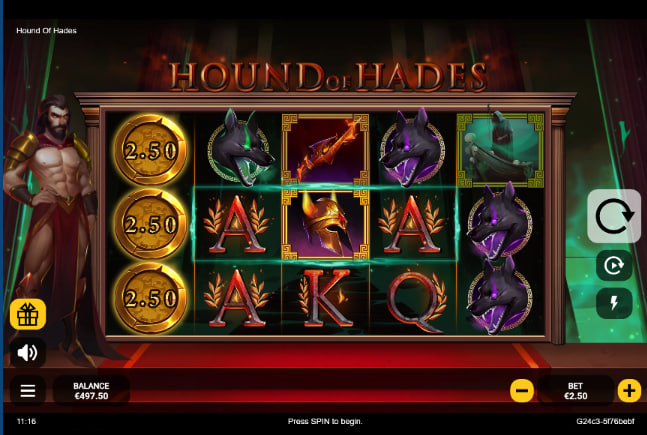Increase the bet amount
This screenshot has width=647, height=435.
[x=629, y=390]
